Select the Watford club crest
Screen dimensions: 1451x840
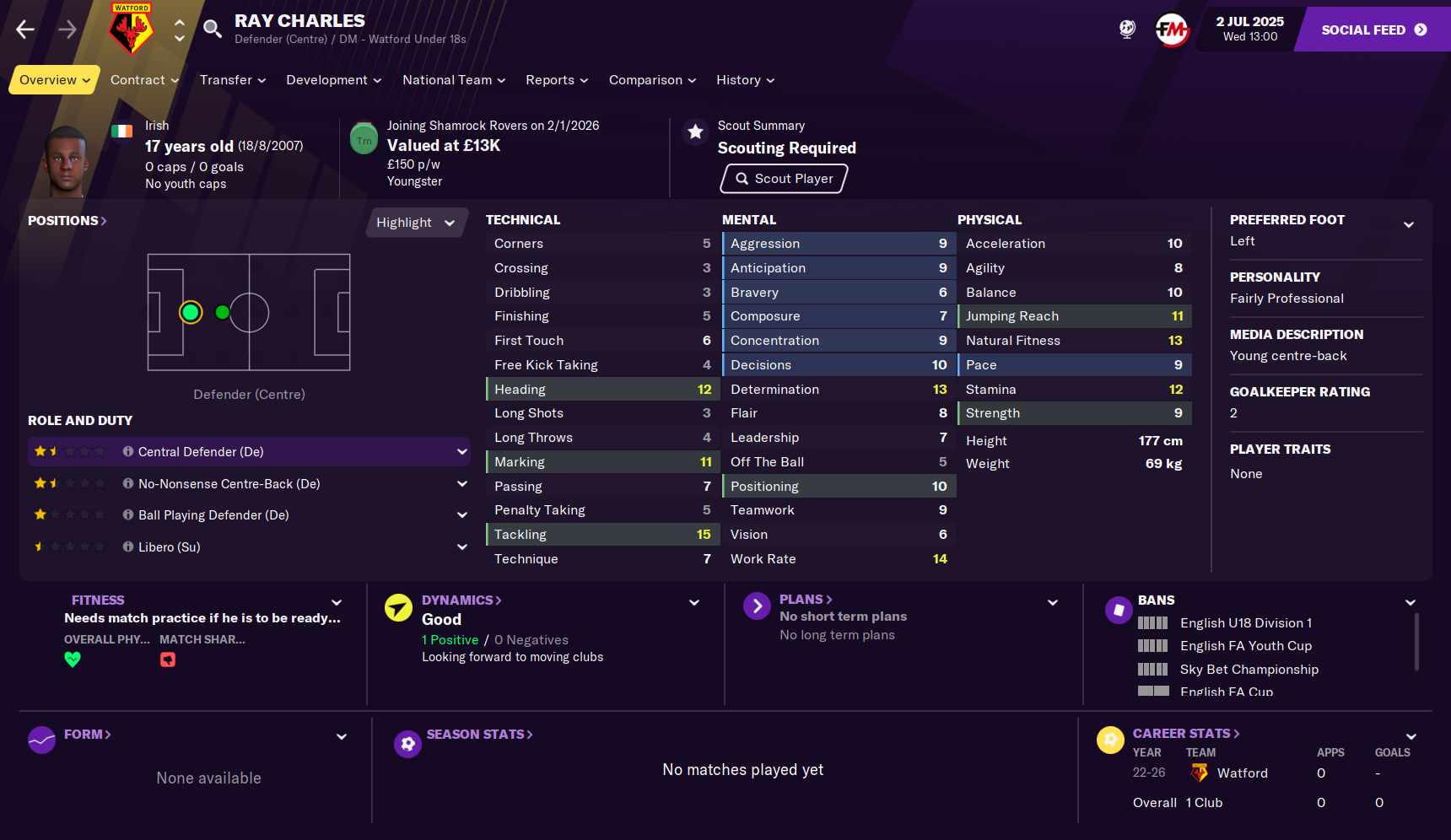pos(131,27)
